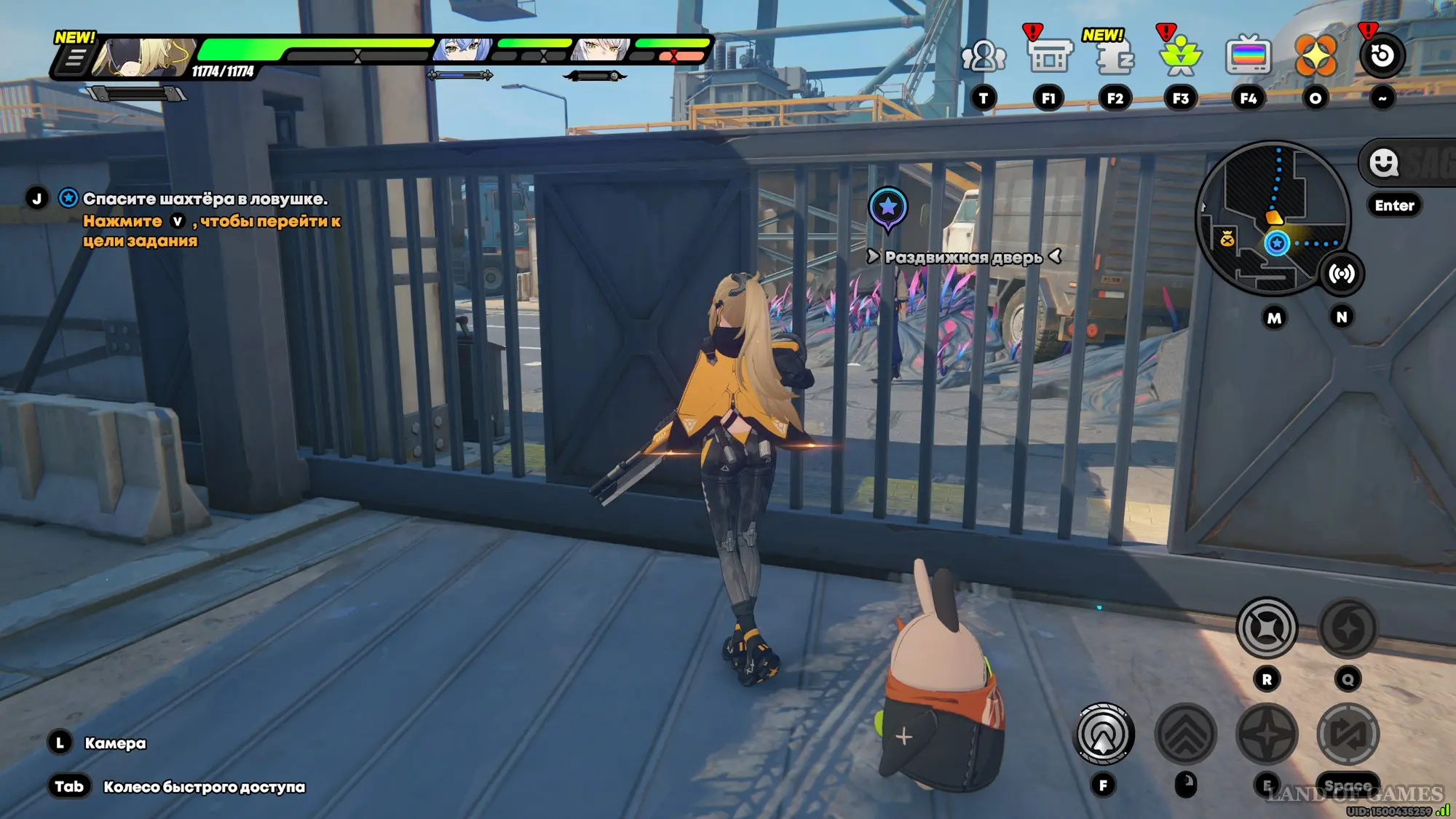1456x819 pixels.
Task: Click the signal broadcast icon beside minimap
Action: point(1341,274)
